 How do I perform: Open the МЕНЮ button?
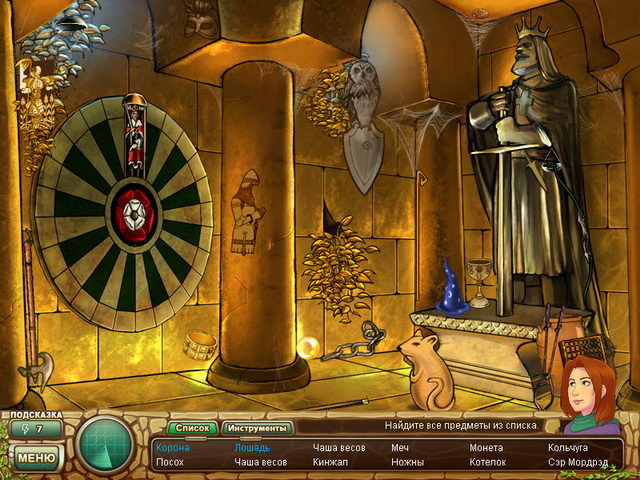[x=35, y=459]
